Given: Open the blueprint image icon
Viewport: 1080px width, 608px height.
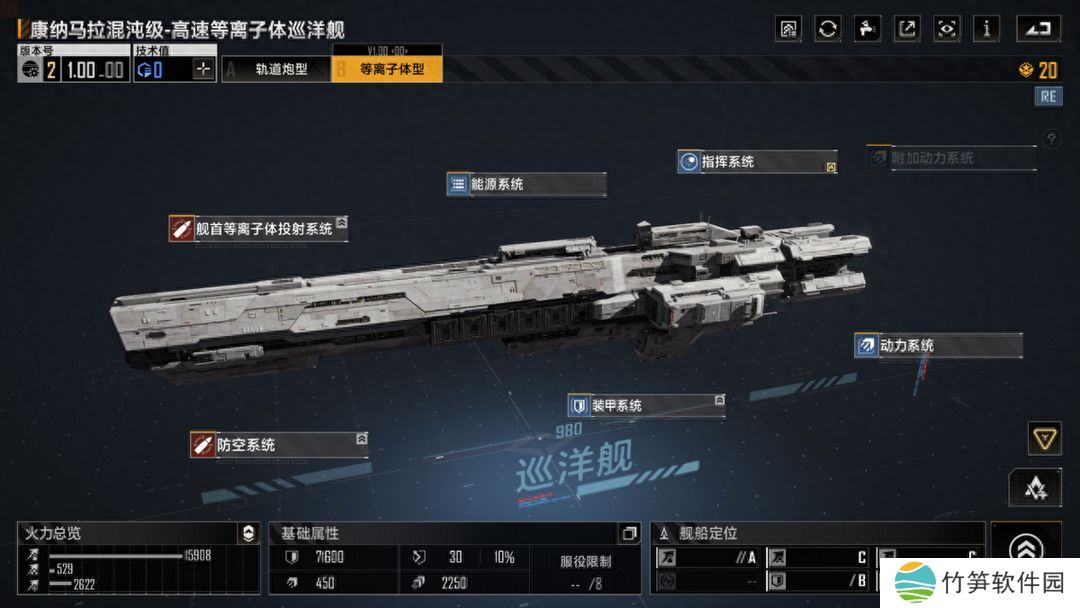Looking at the screenshot, I should coord(788,29).
